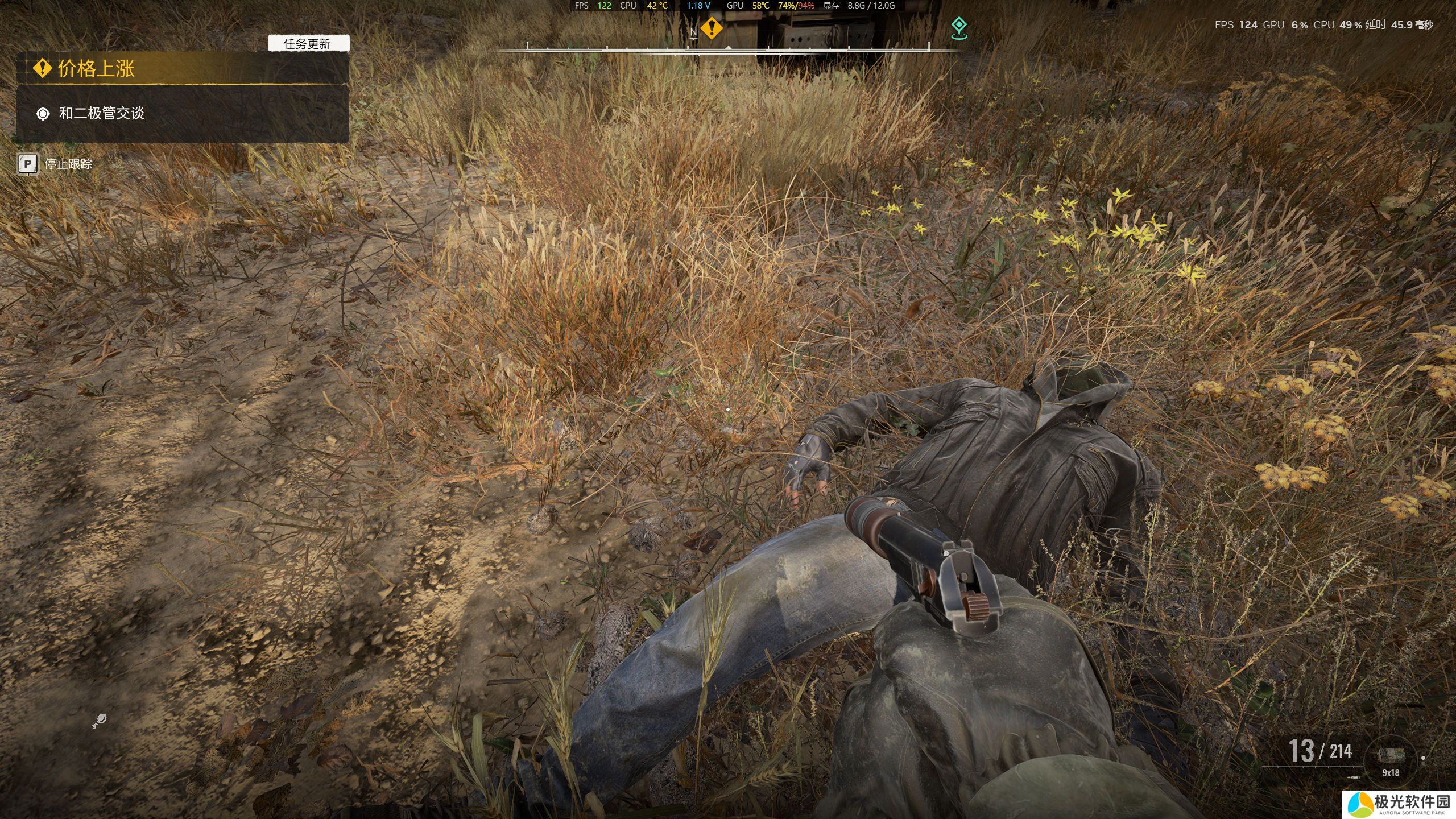Screen dimensions: 1456x819
Task: Select the teal waypoint marker on compass
Action: point(959,28)
